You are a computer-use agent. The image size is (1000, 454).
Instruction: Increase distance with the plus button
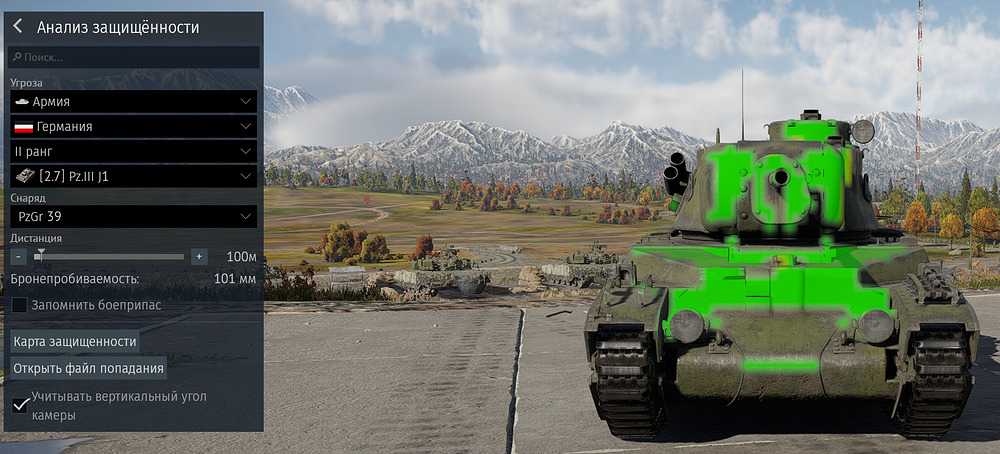pyautogui.click(x=199, y=256)
